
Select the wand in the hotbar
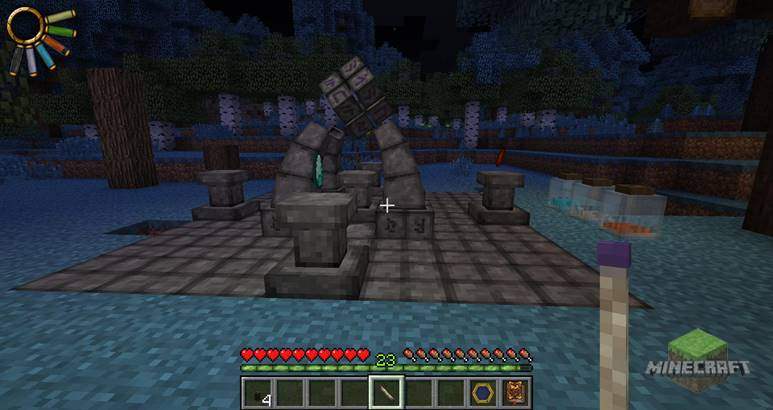tap(387, 393)
